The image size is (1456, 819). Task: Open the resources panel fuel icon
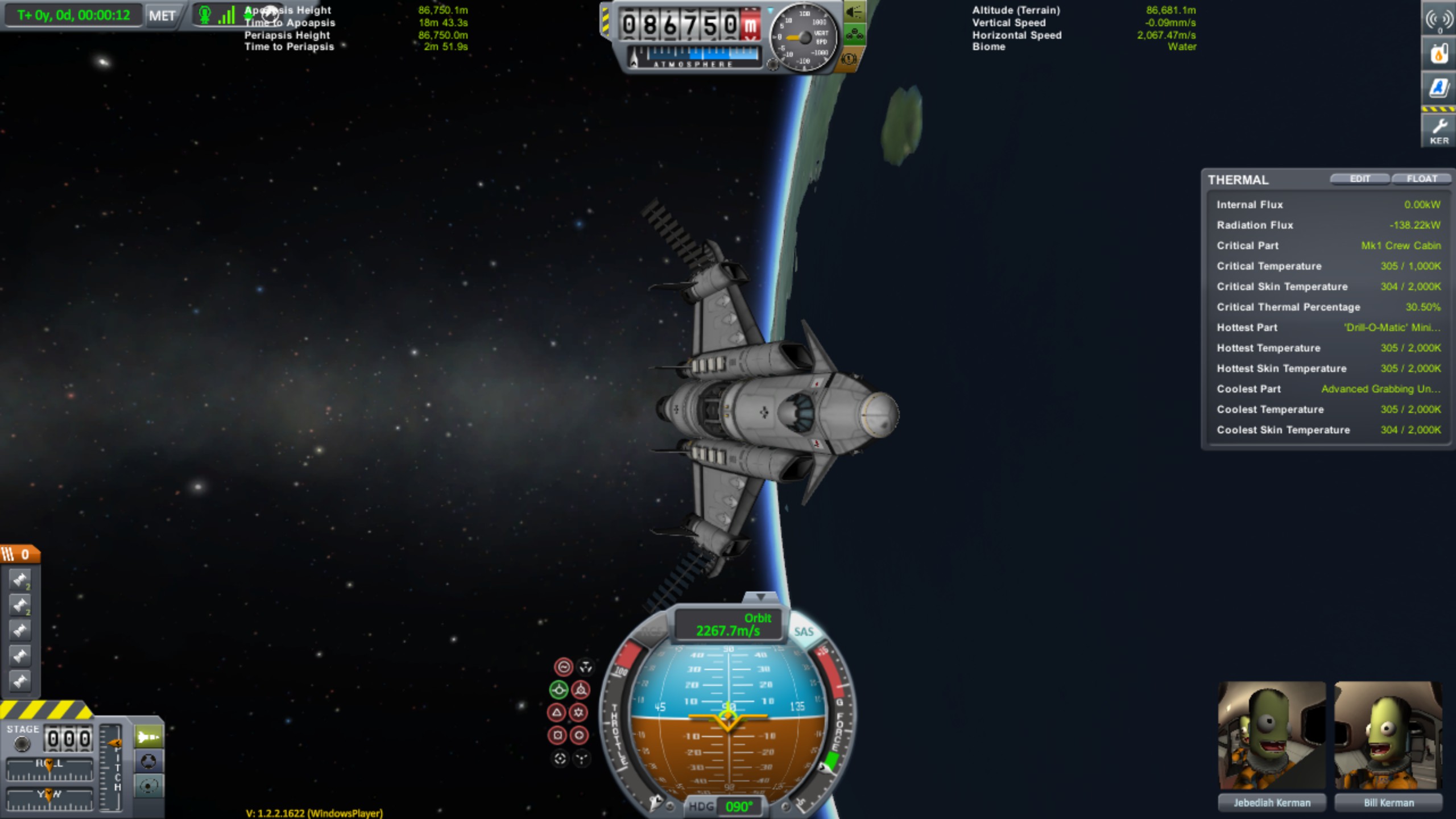[x=1439, y=55]
